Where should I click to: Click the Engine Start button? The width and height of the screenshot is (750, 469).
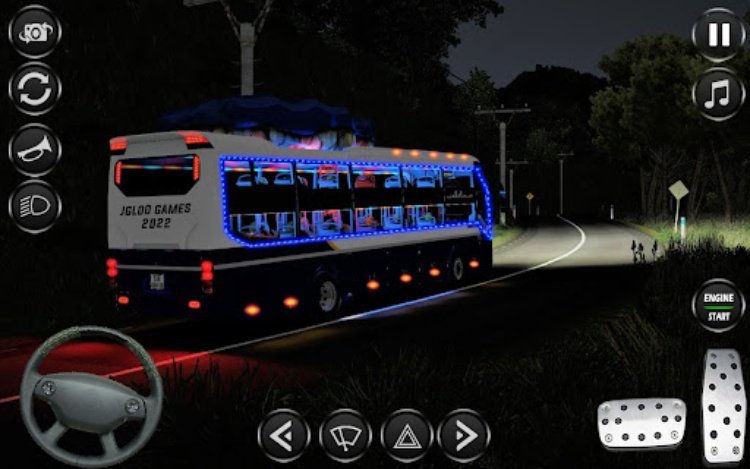point(719,307)
